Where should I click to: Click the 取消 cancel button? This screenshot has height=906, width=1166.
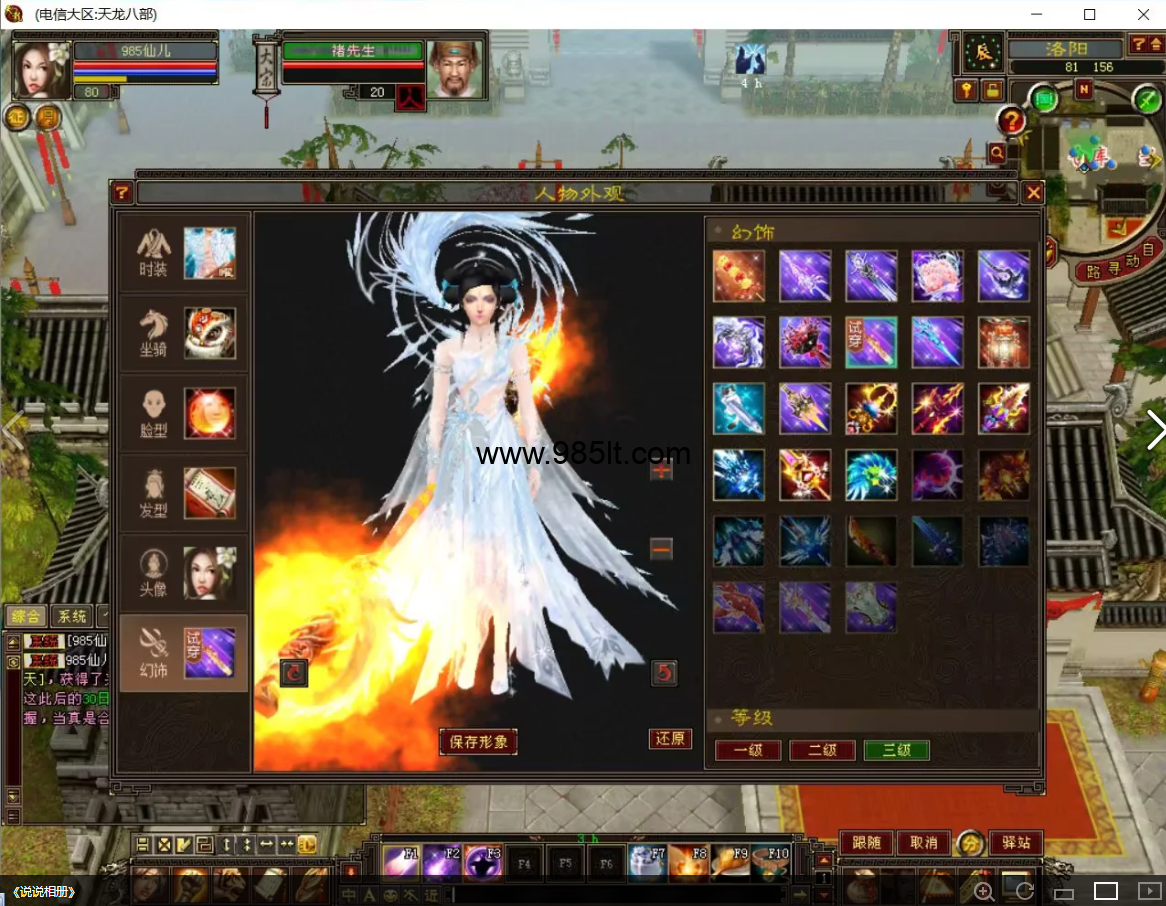(x=922, y=843)
